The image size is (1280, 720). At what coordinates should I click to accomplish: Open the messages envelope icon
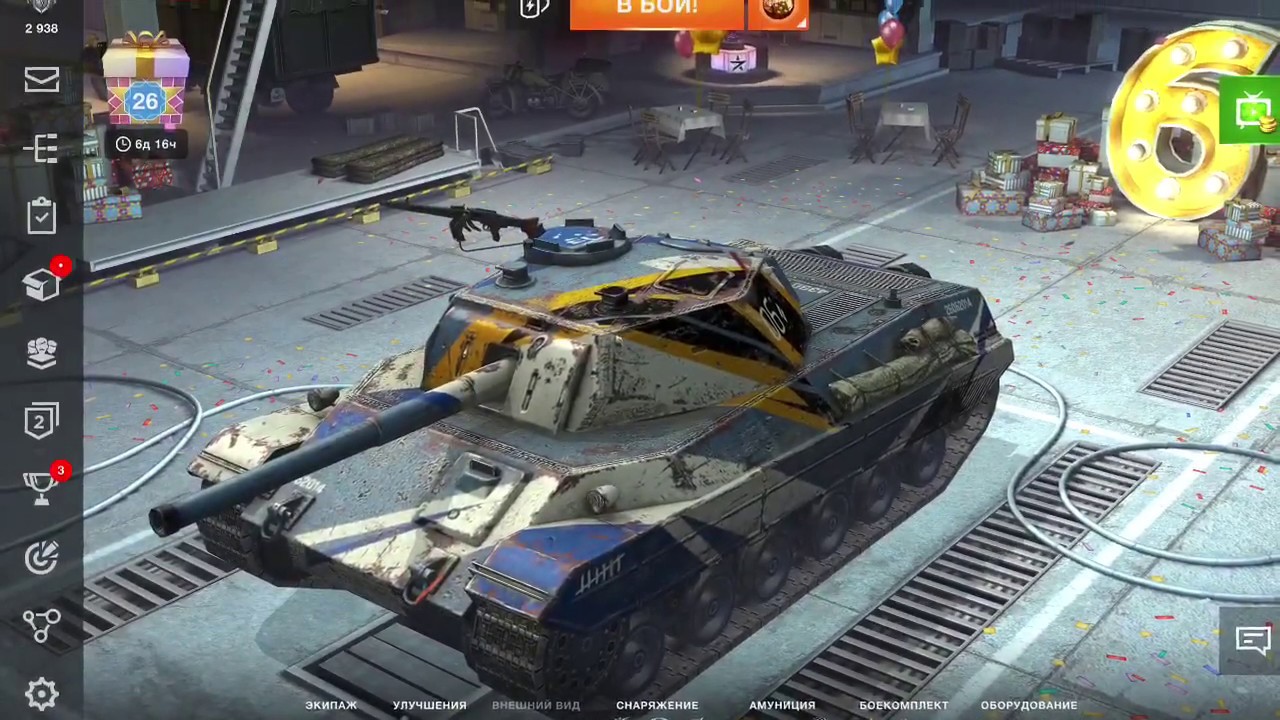pos(41,80)
